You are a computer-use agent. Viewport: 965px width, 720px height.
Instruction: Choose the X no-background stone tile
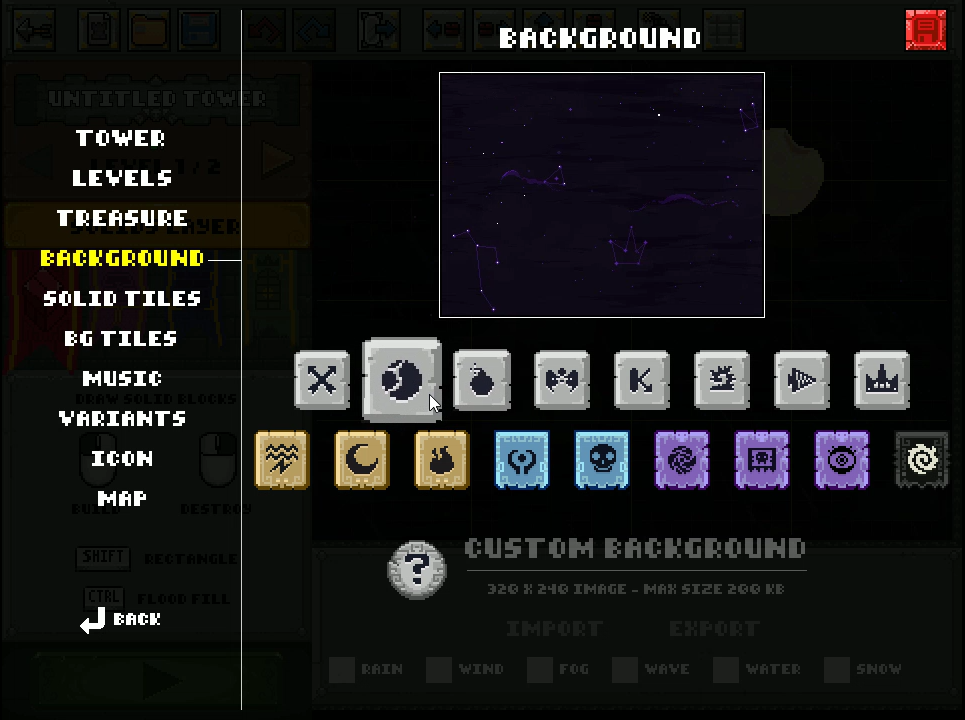coord(322,380)
